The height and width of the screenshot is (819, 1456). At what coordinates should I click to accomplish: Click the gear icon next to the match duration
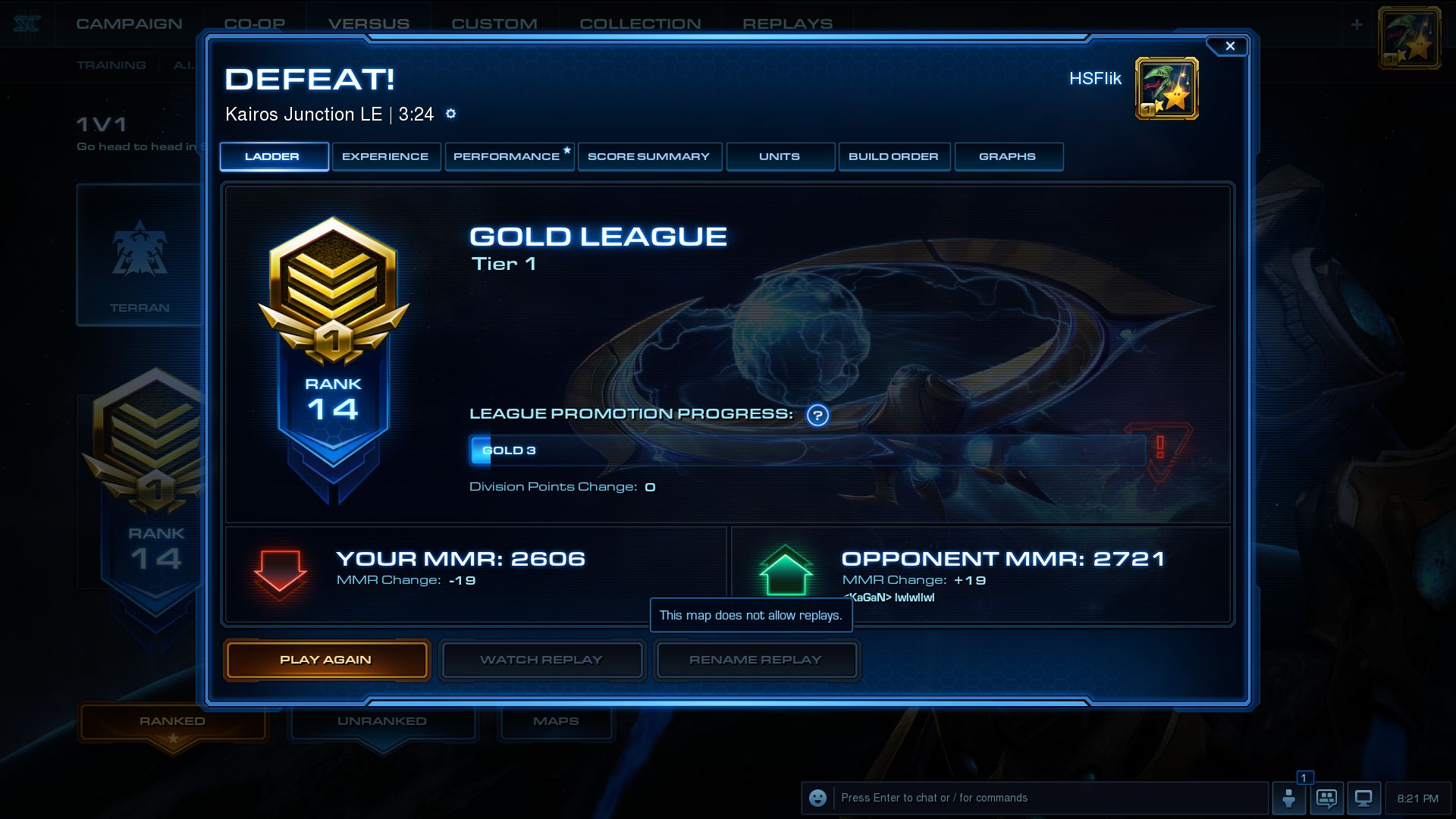tap(450, 114)
